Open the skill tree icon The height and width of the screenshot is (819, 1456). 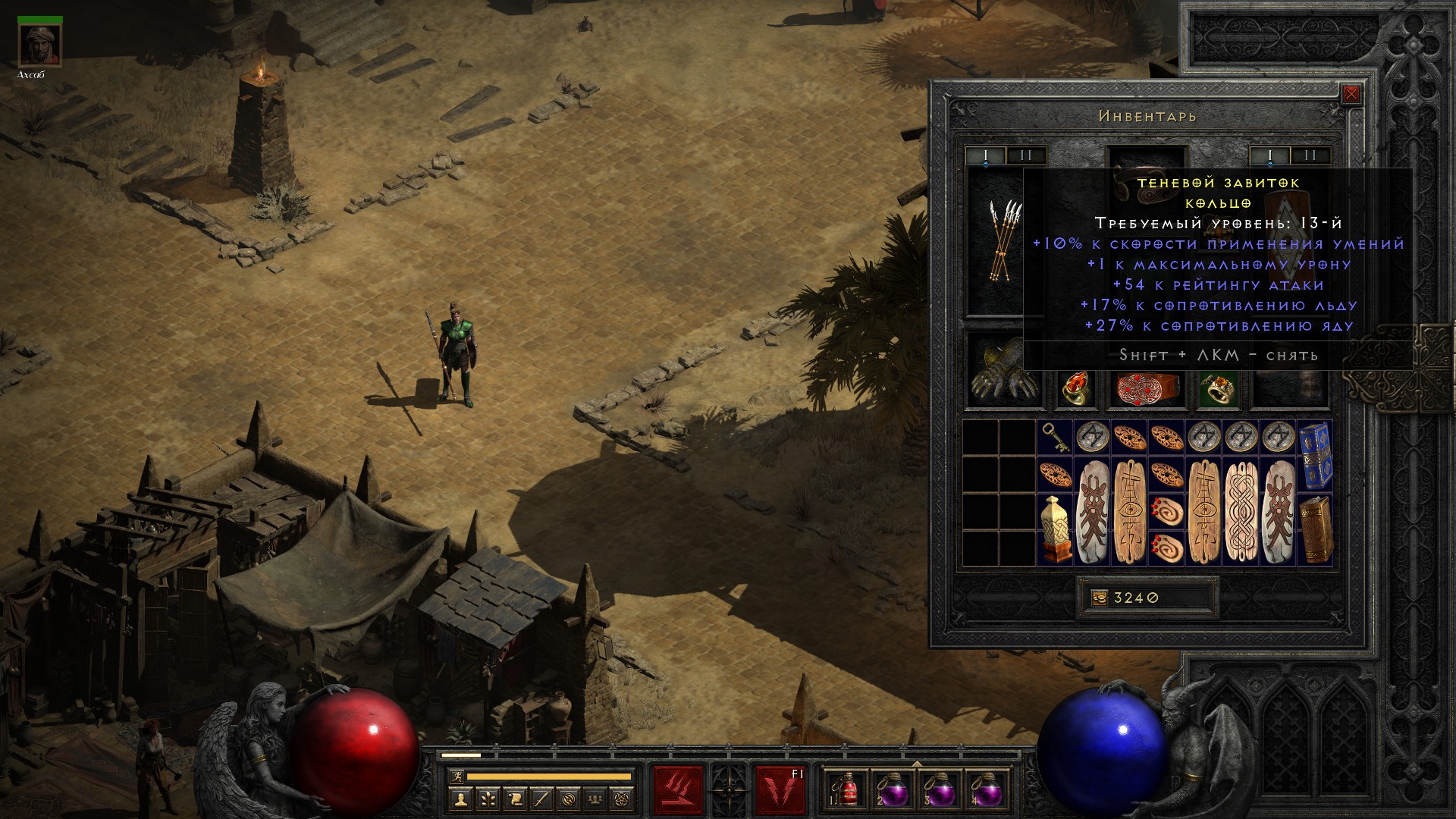pos(488,799)
